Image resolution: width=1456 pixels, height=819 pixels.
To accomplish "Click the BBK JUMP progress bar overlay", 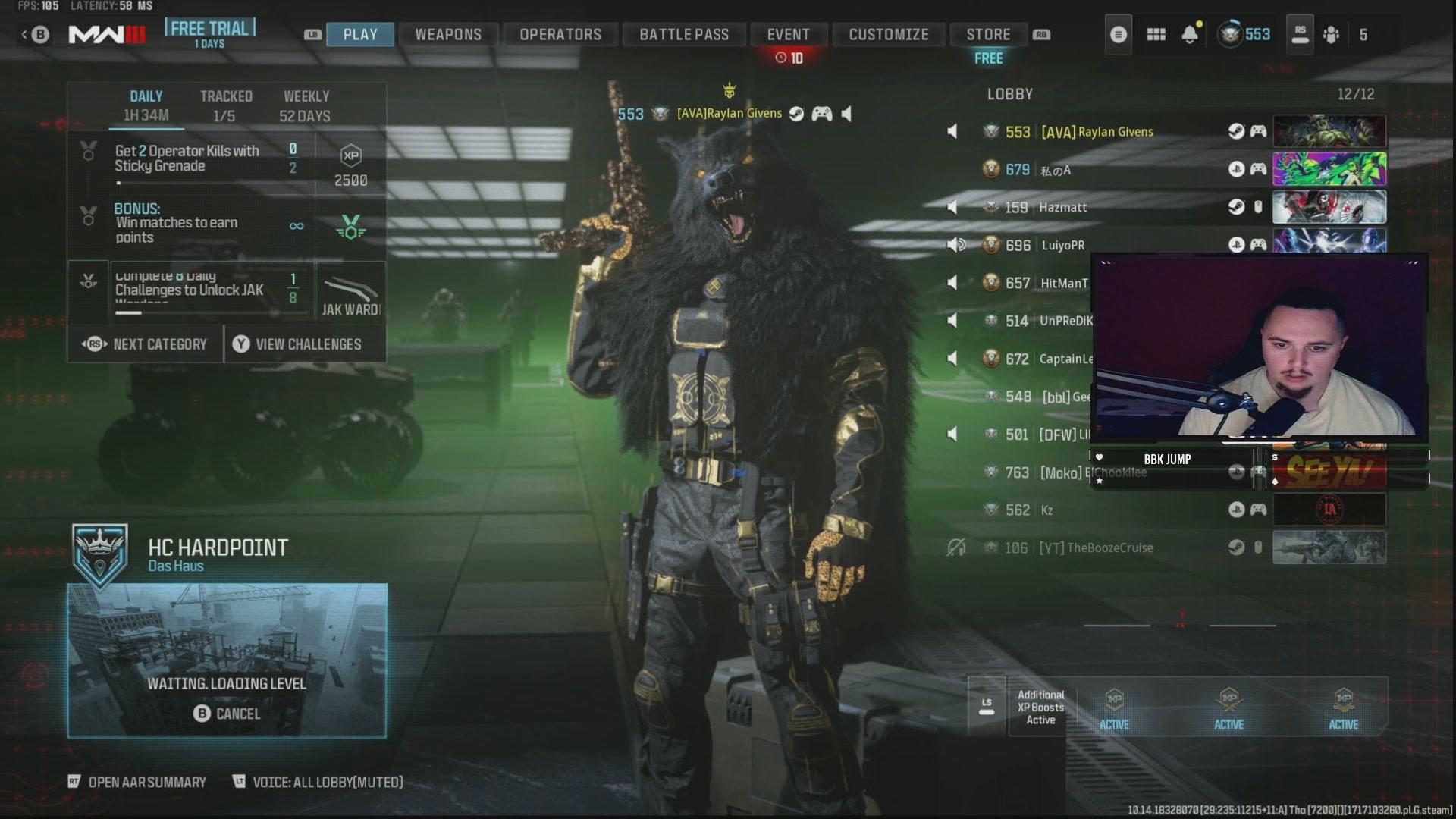I will click(1168, 459).
